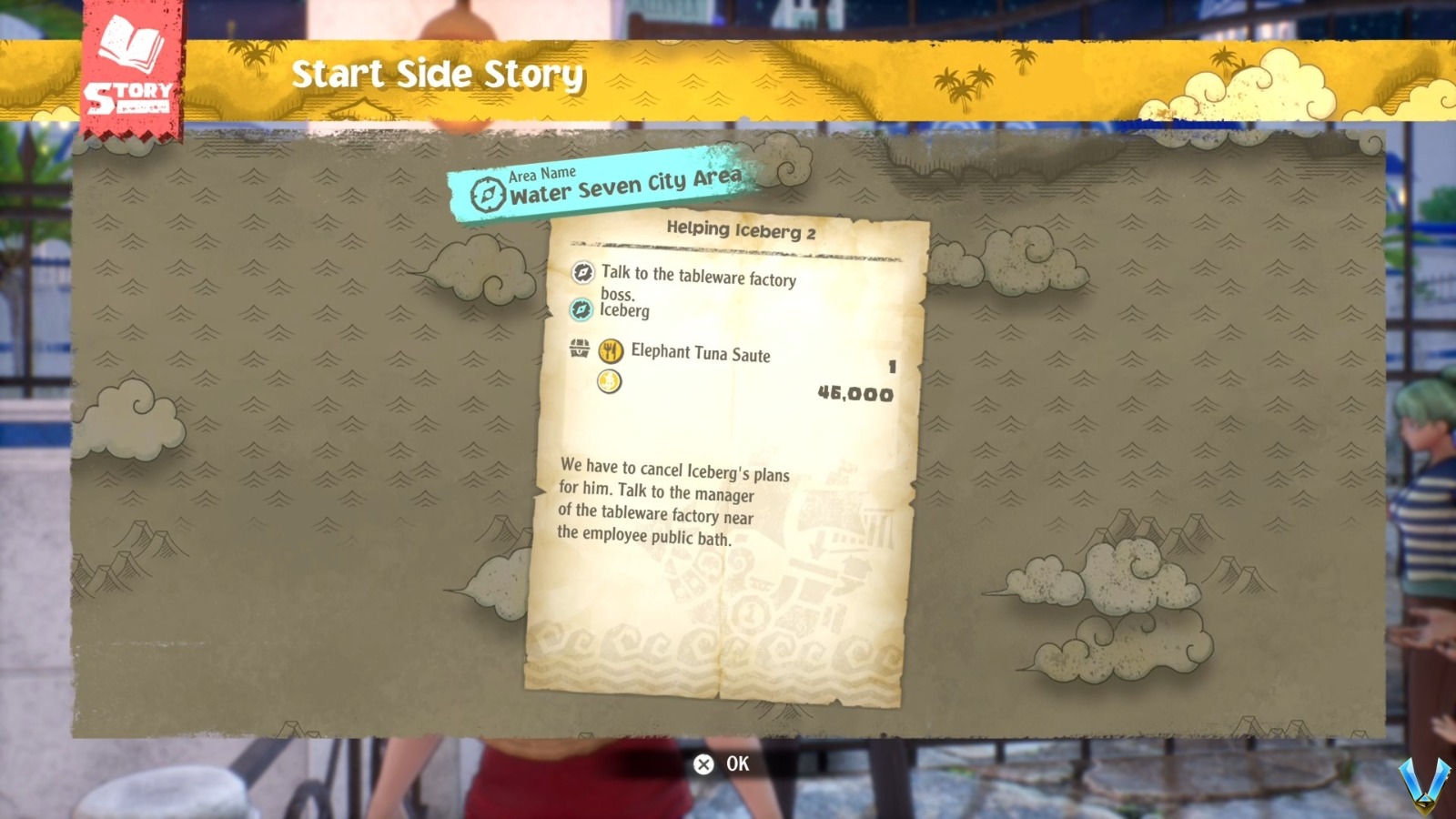Click the compass icon on the Area Name banner
1456x819 pixels.
tap(488, 192)
